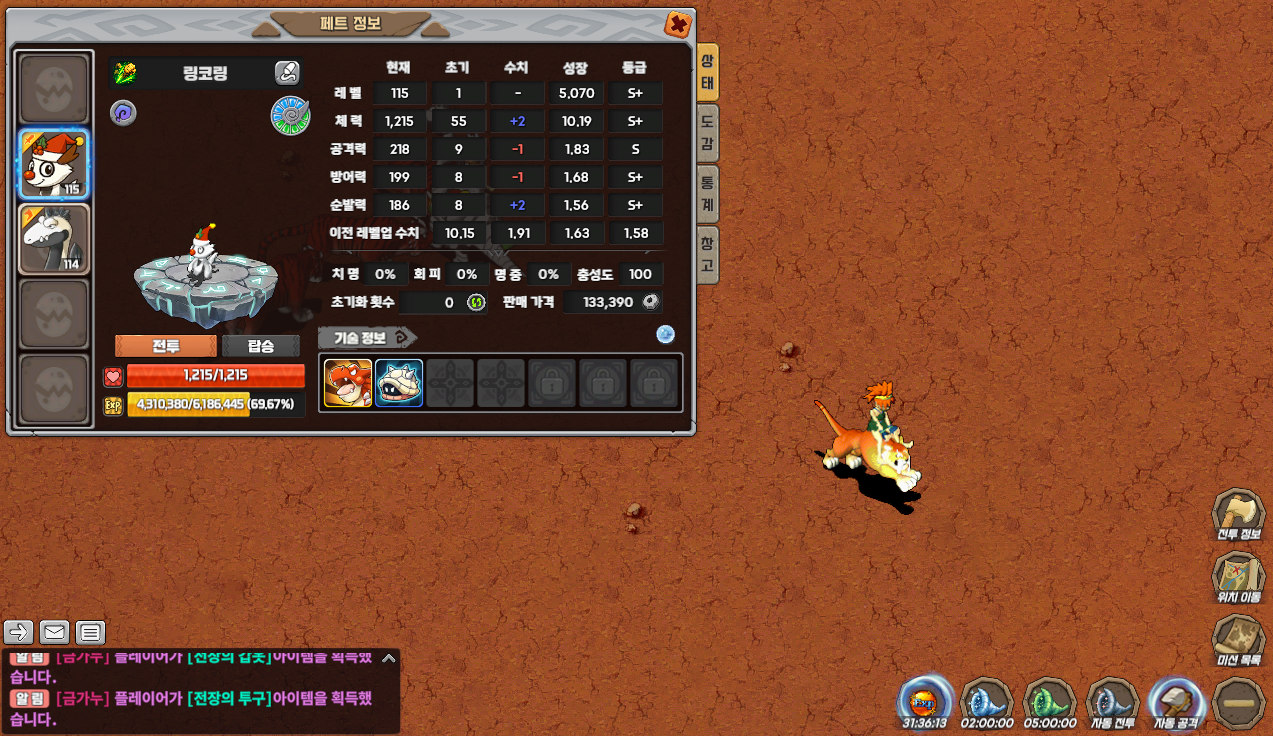Viewport: 1273px width, 736px height.
Task: Collapse the HUD menu with minus button
Action: pyautogui.click(x=1238, y=704)
